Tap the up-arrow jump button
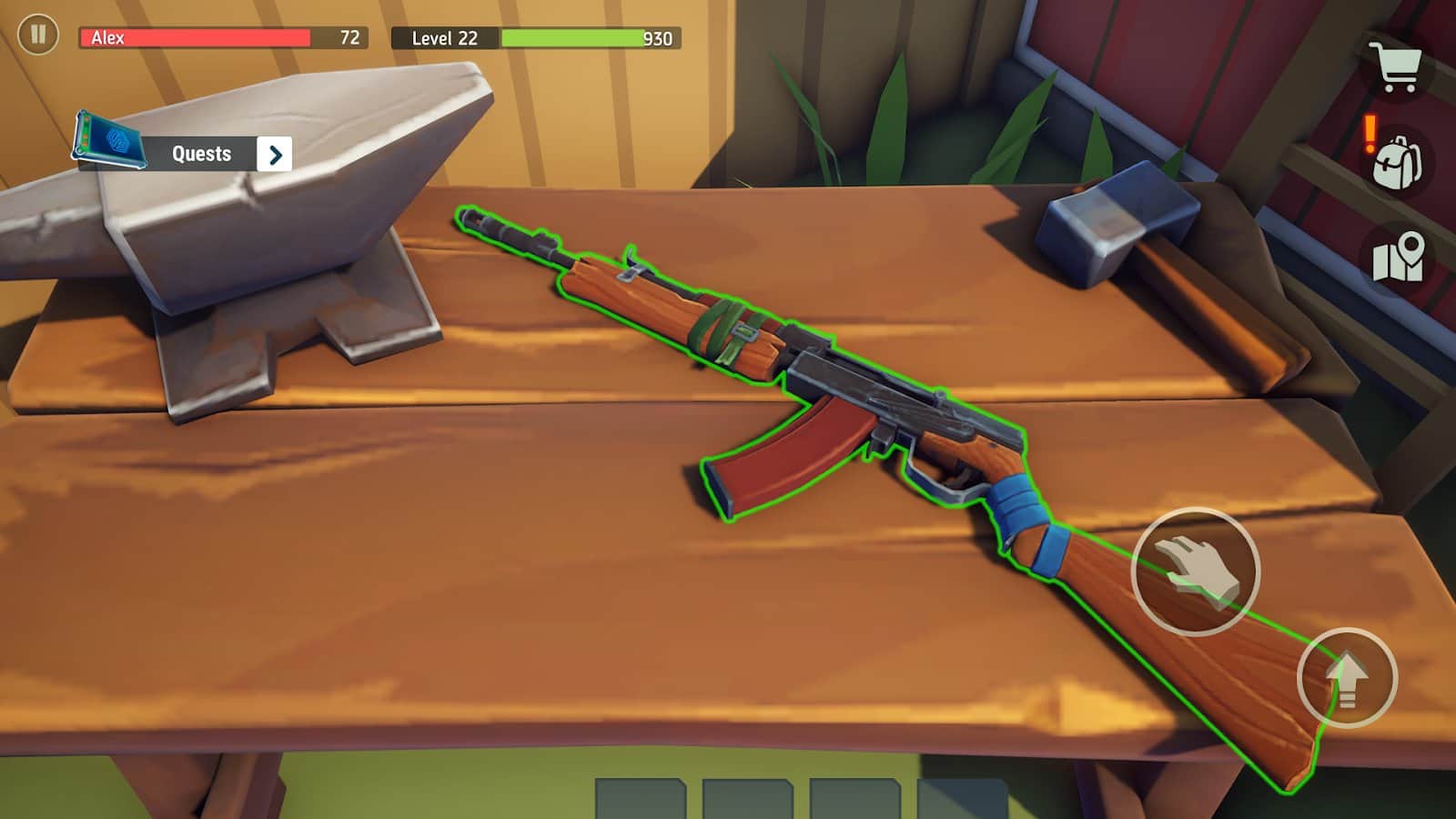This screenshot has width=1456, height=819. 1347,678
